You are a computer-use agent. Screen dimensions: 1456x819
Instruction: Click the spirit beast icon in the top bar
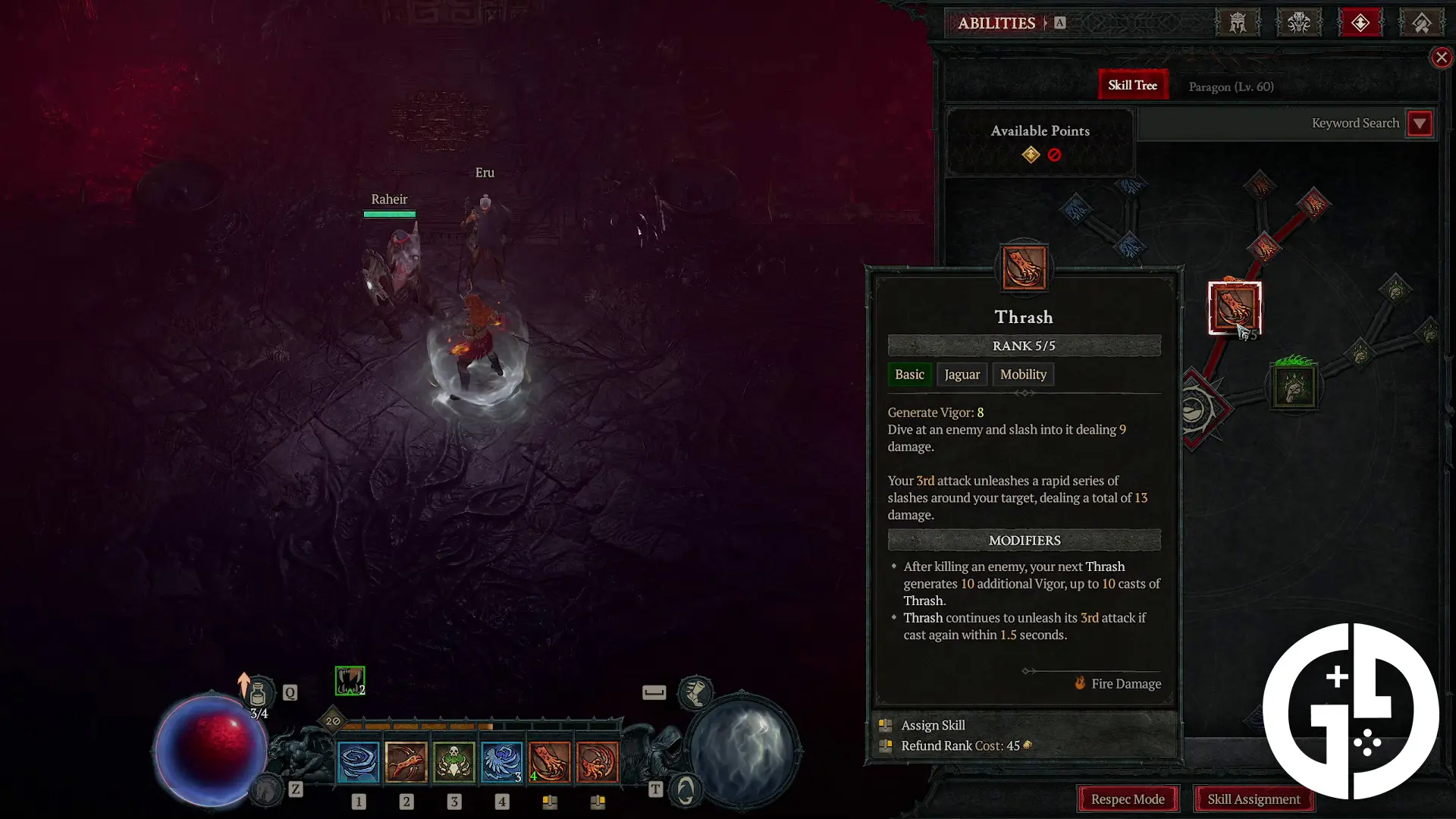pos(1300,23)
